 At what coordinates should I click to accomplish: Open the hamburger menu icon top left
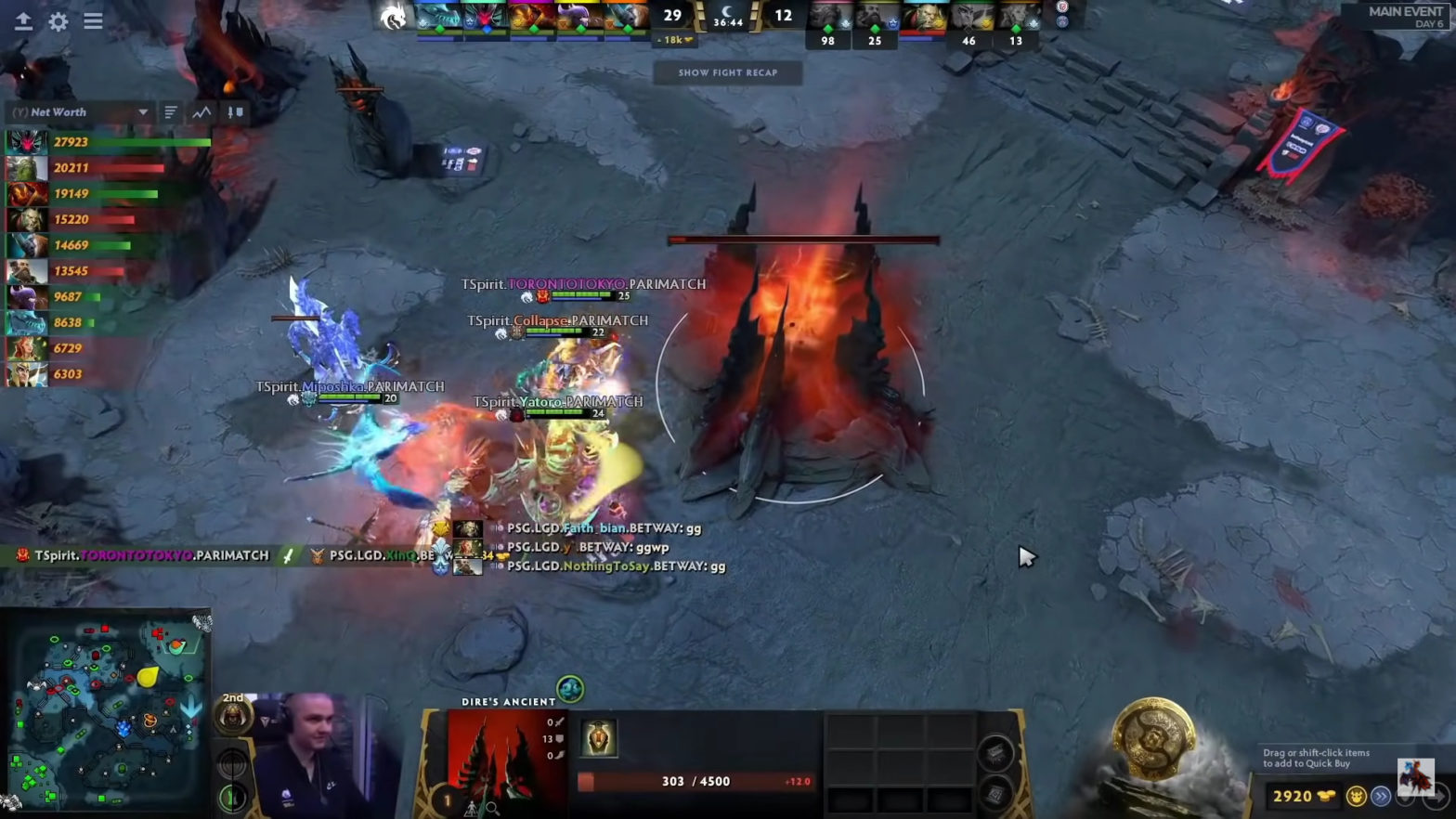[x=93, y=21]
